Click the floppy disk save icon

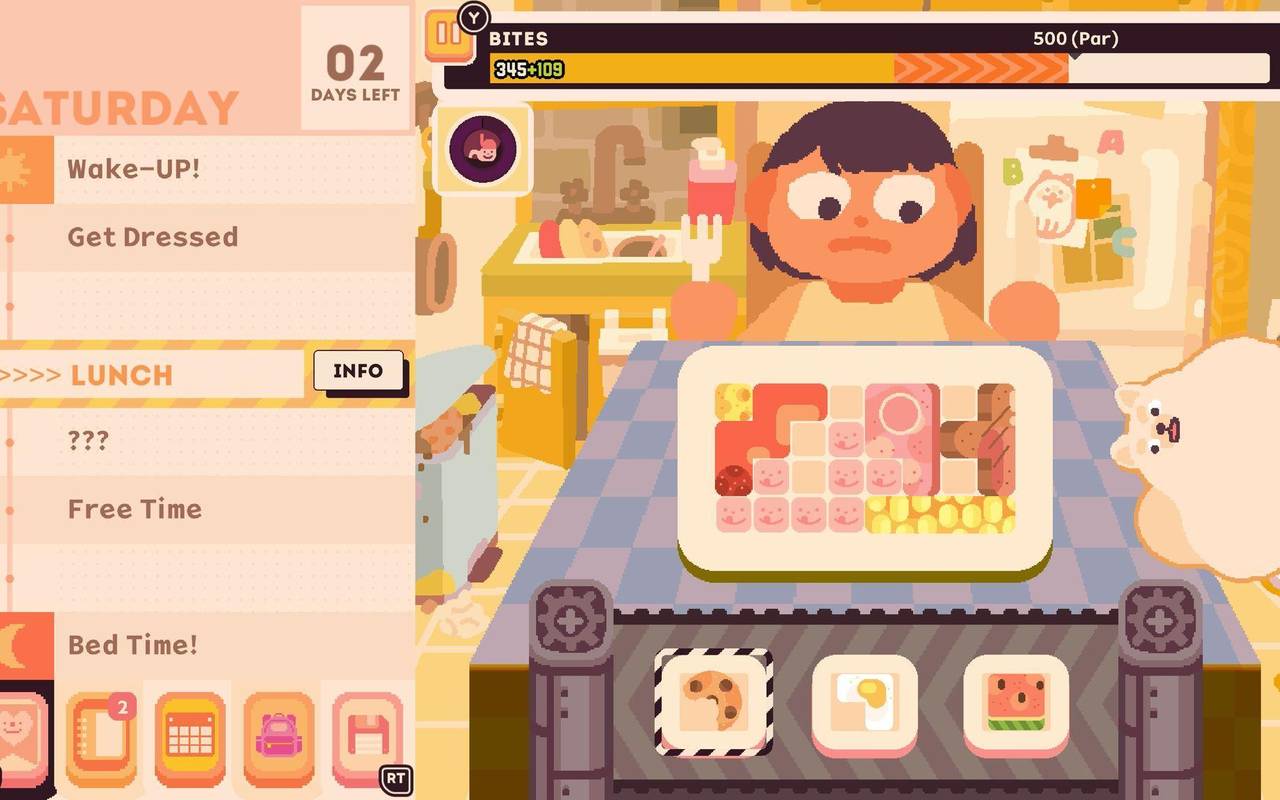click(366, 736)
